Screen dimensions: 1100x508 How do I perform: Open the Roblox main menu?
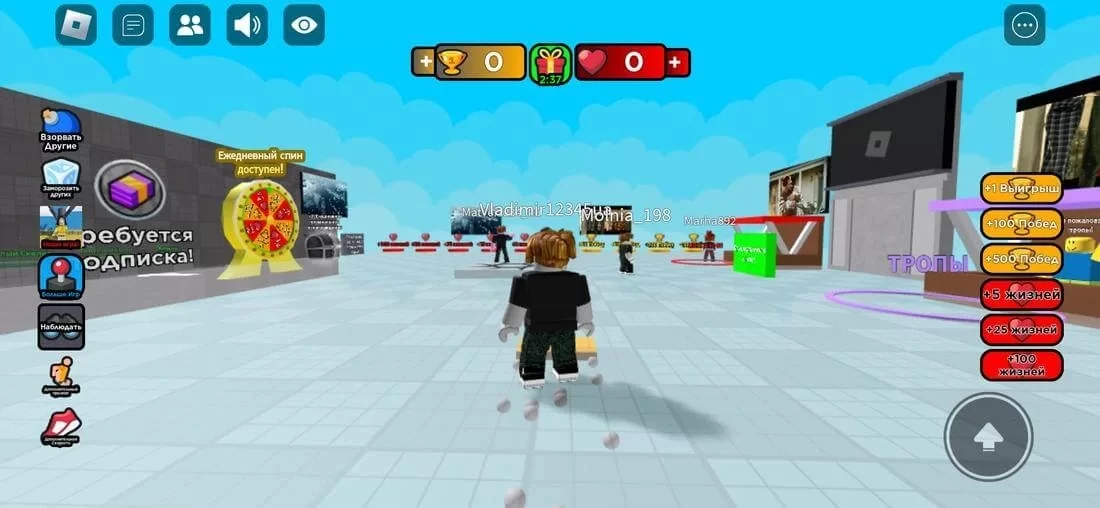[76, 25]
